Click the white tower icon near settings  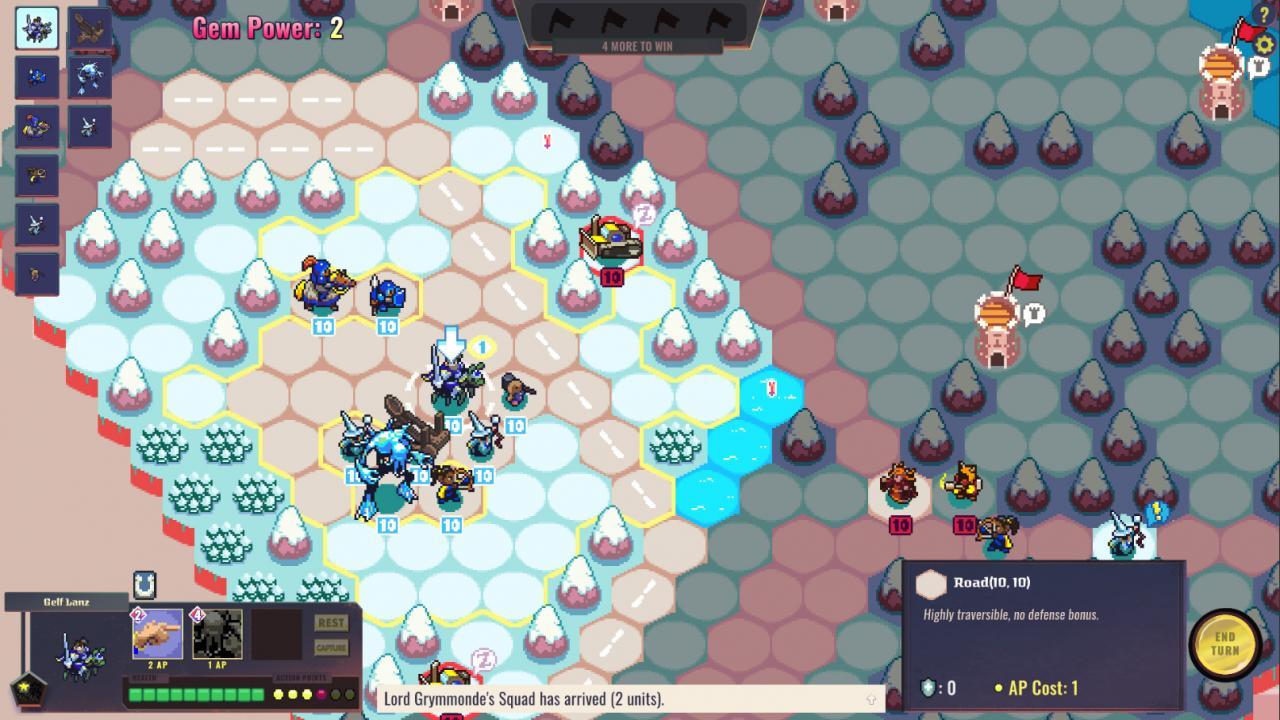(x=1257, y=67)
